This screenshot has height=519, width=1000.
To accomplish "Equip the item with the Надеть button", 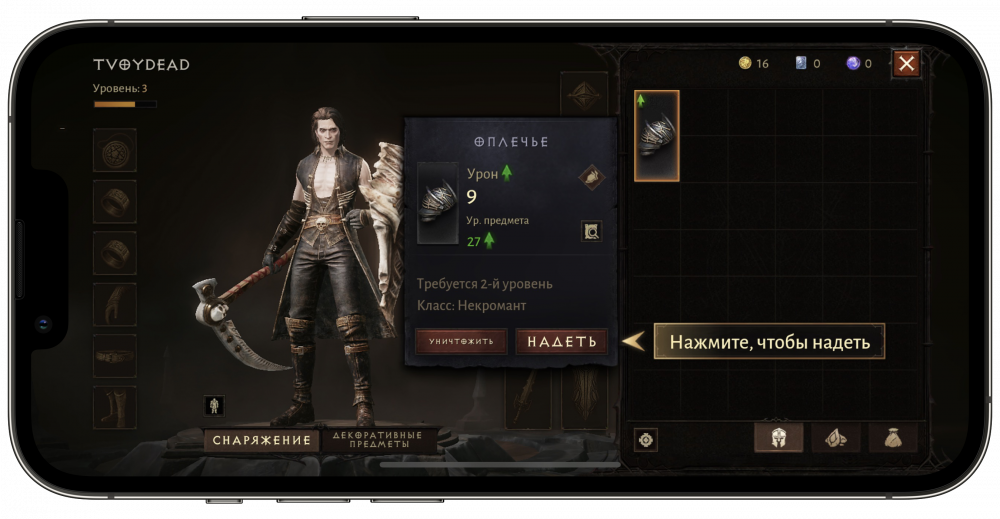I will point(561,341).
